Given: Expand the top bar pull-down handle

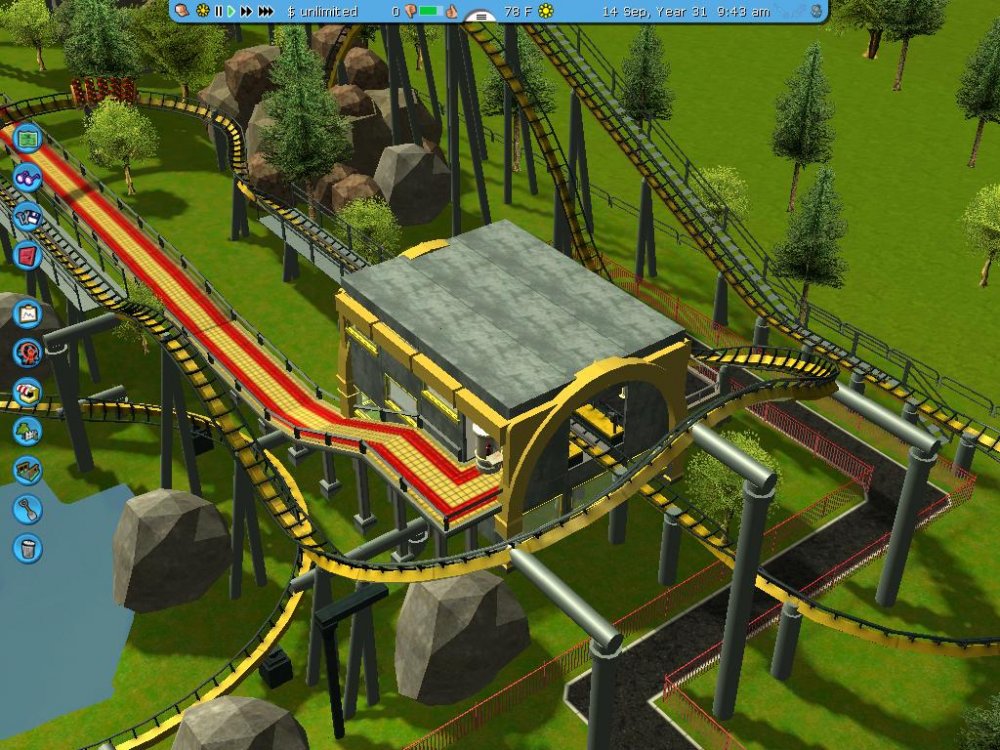Looking at the screenshot, I should 481,17.
